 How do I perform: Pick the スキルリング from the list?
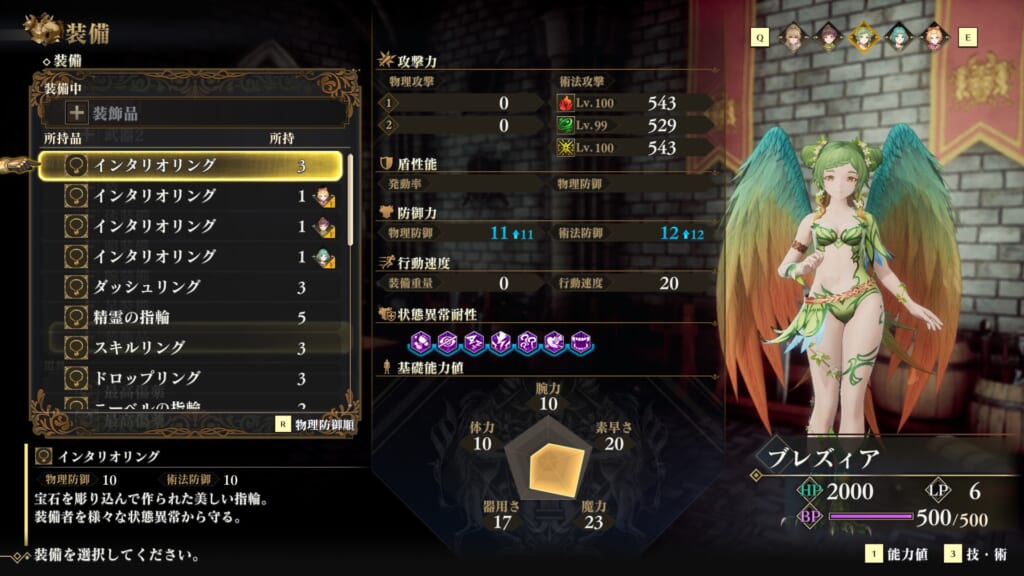coord(190,347)
